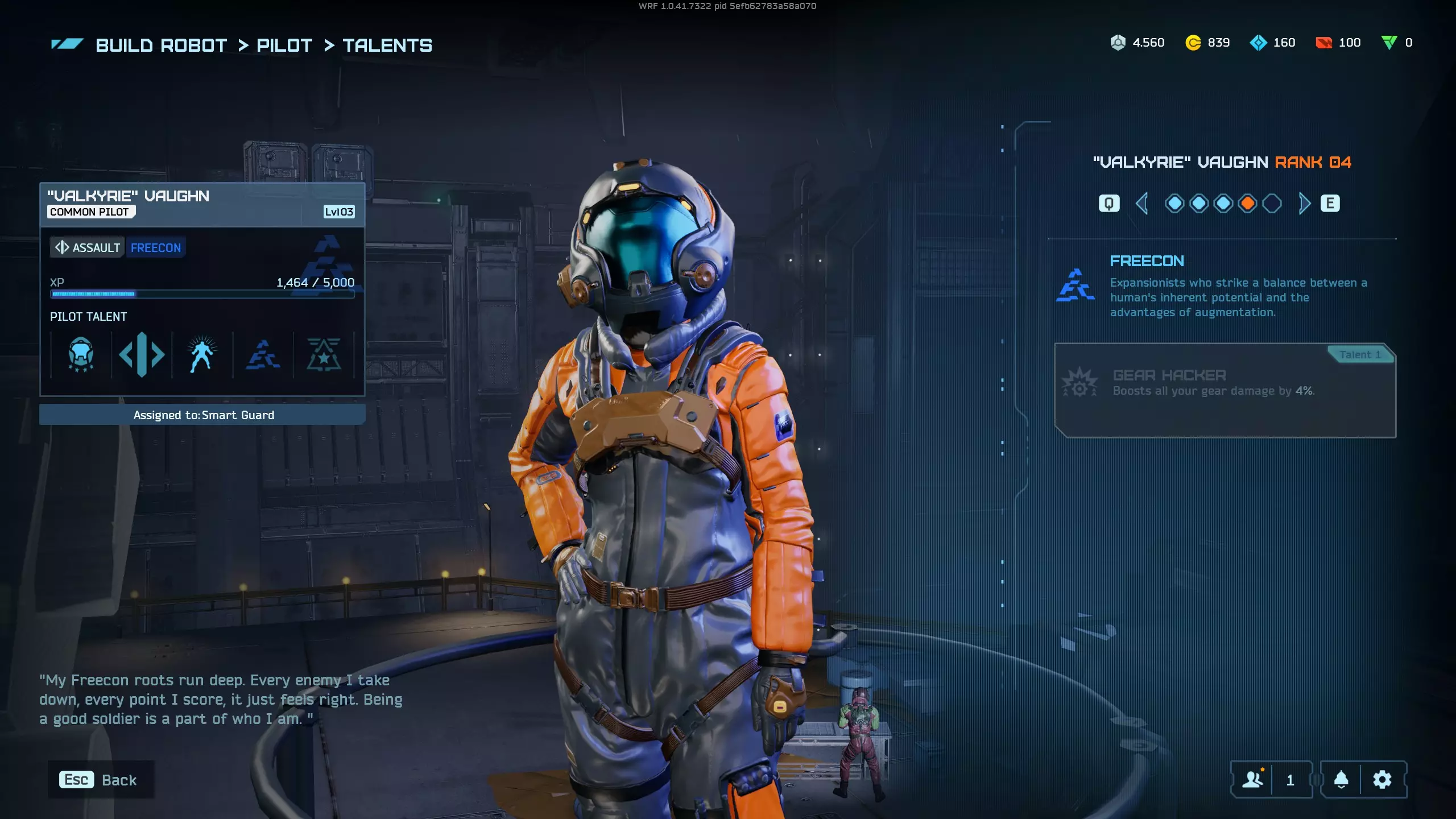Open the gold coin currency balance
The image size is (1456, 819).
coord(1207,43)
